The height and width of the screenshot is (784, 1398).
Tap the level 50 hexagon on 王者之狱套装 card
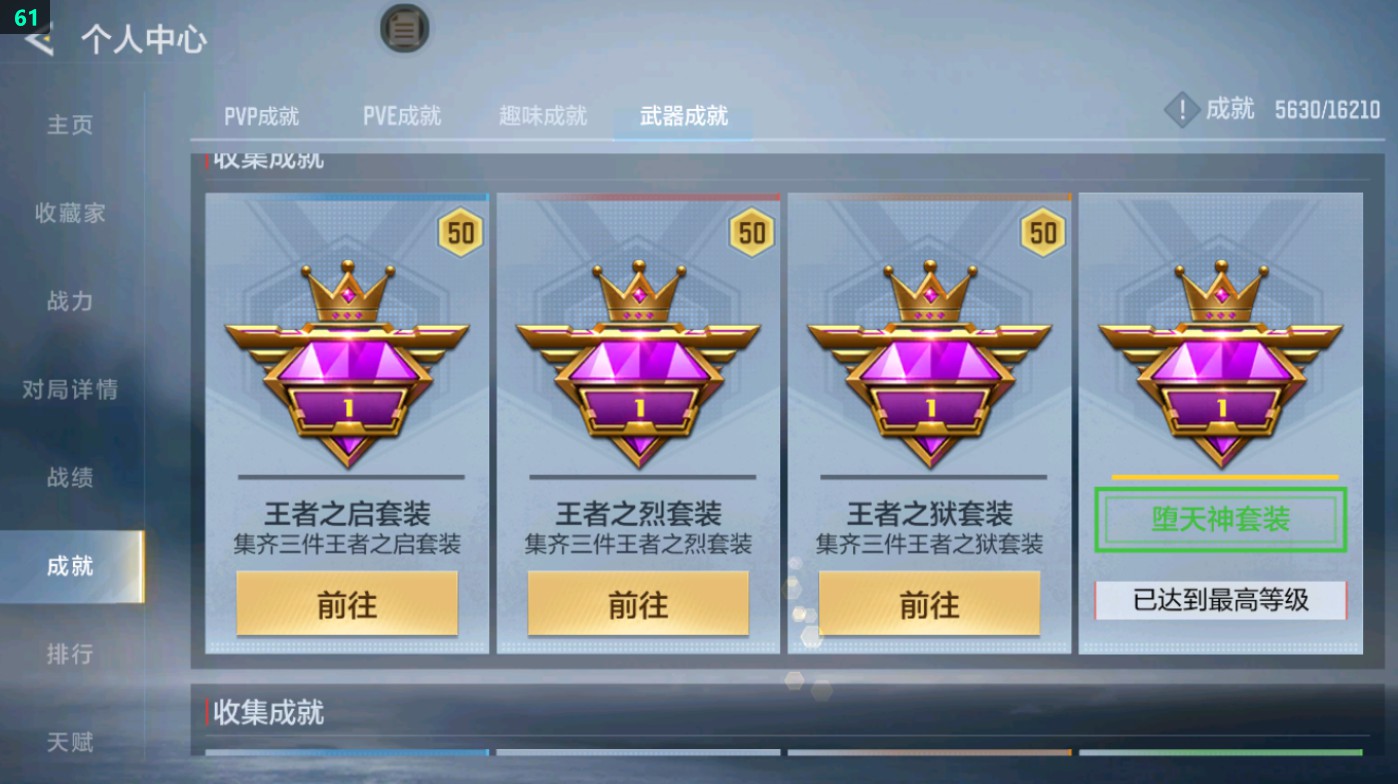(1042, 232)
